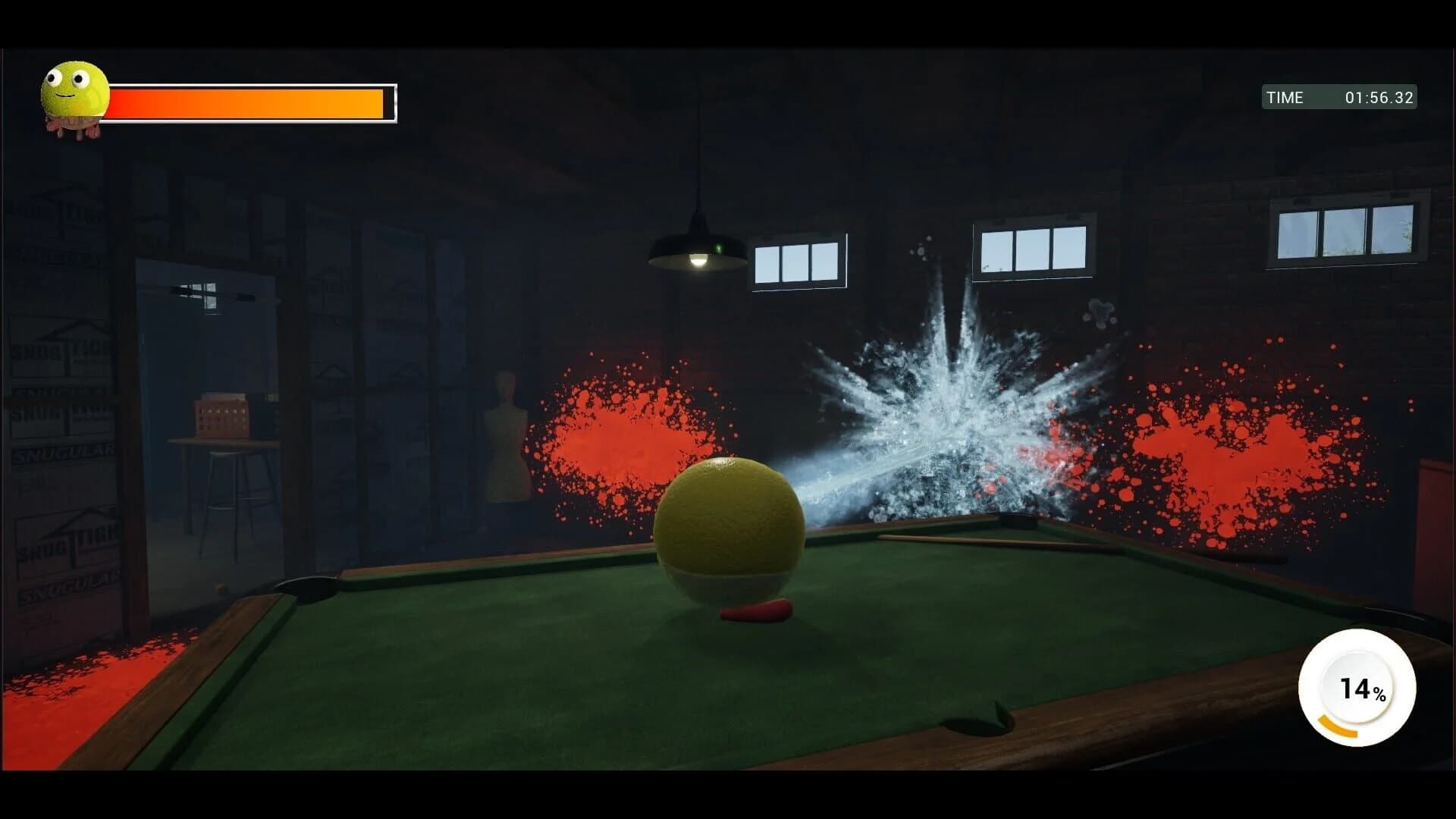Click the white egg shell below the ball
This screenshot has width=1456, height=819.
tap(724, 584)
